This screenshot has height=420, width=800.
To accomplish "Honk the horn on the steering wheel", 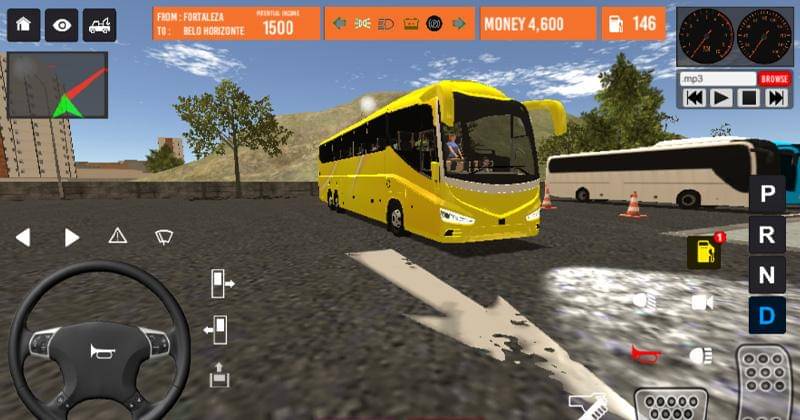I will [x=100, y=351].
